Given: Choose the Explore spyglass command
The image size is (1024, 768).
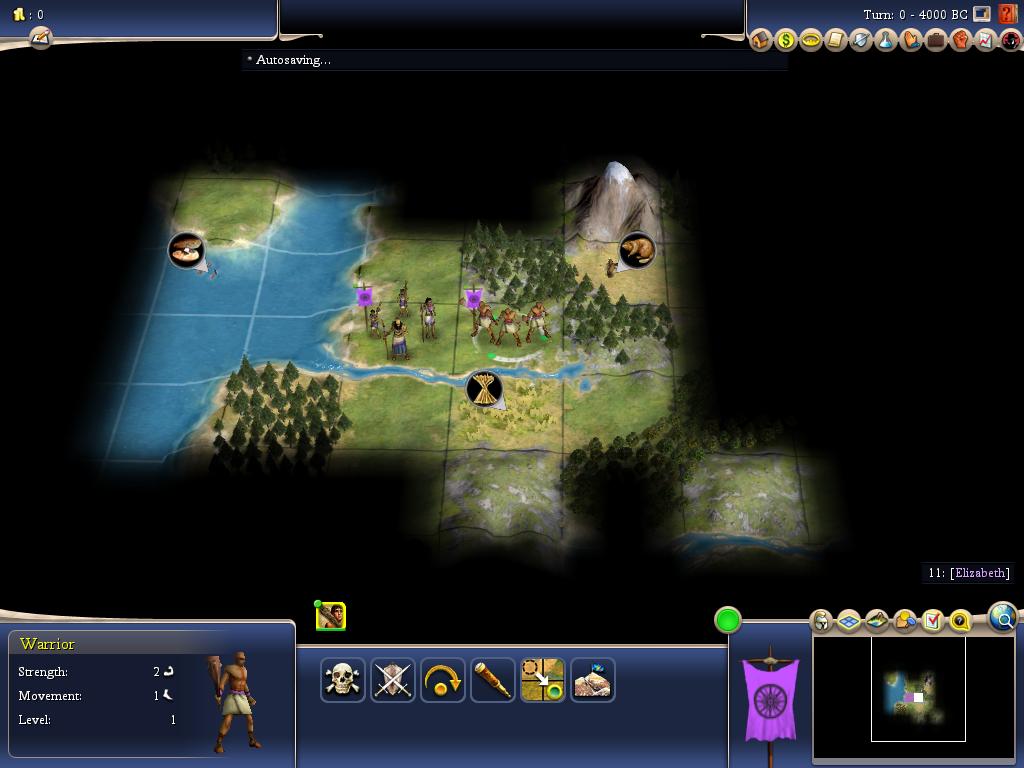Looking at the screenshot, I should click(x=493, y=680).
